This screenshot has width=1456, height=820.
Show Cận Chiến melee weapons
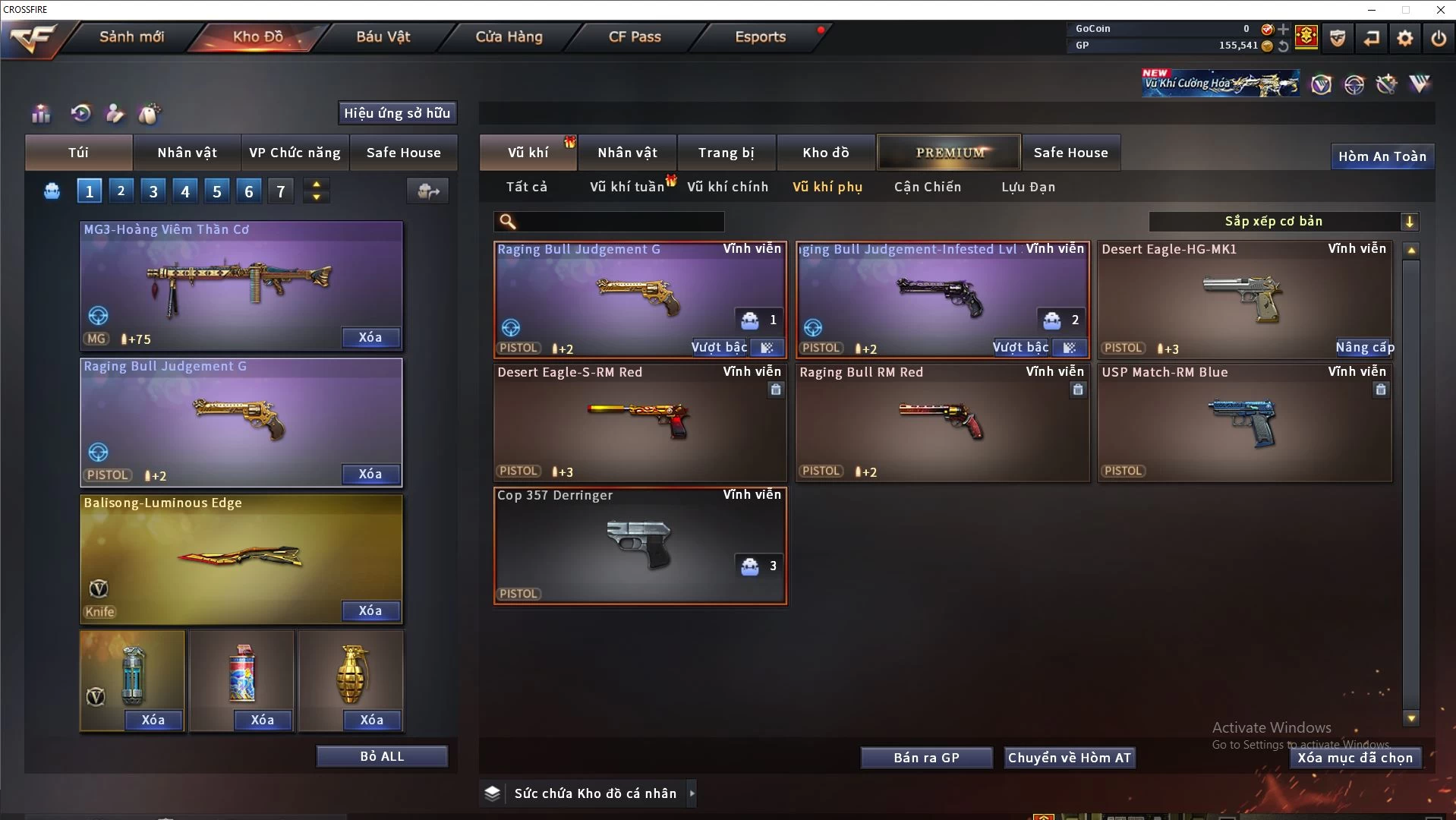(927, 187)
